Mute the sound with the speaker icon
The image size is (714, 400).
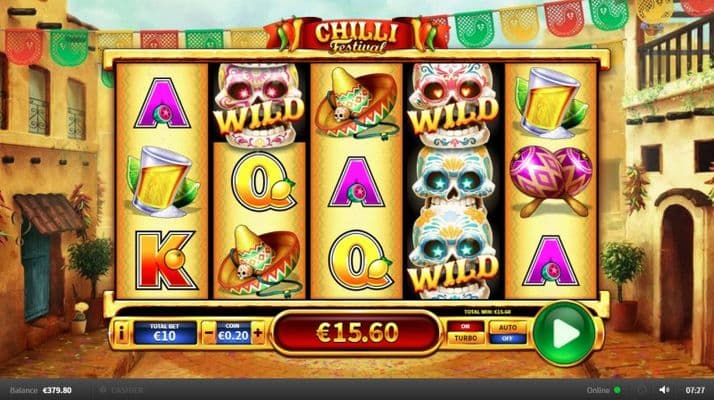pyautogui.click(x=664, y=389)
